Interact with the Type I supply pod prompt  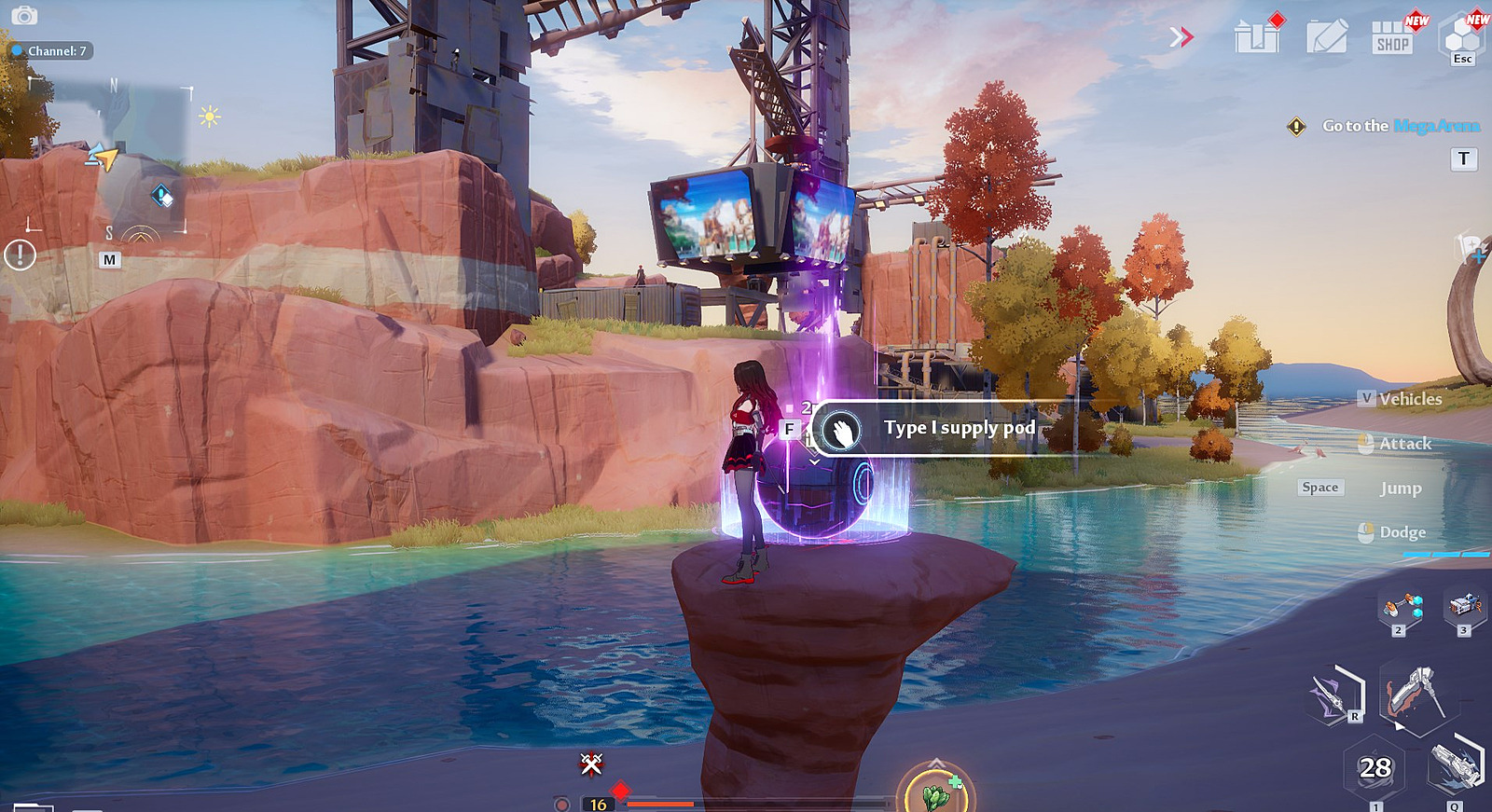pos(942,429)
